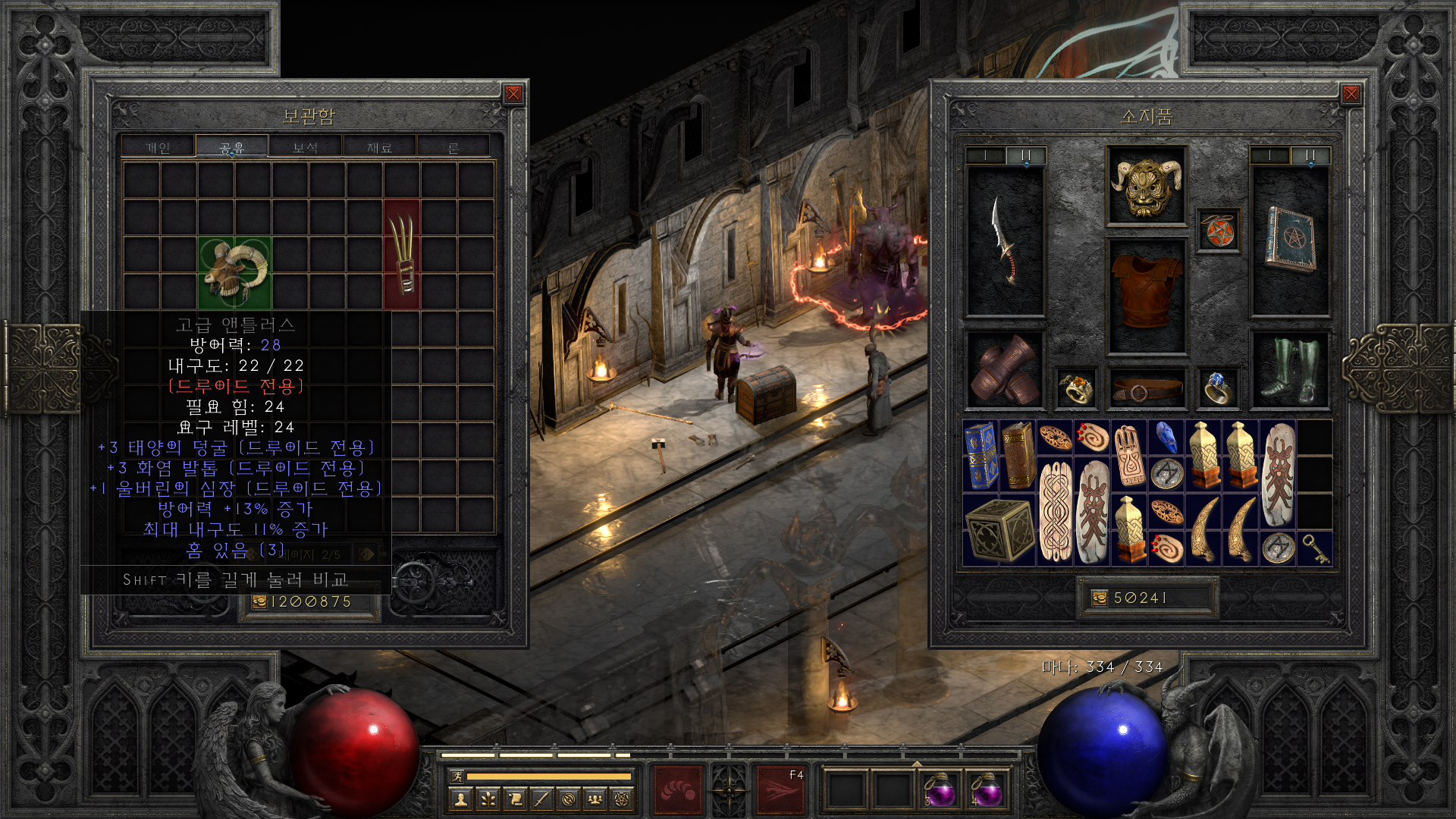Choose the equipped pentagram spellbook off-hand
The height and width of the screenshot is (819, 1456).
pyautogui.click(x=1289, y=240)
